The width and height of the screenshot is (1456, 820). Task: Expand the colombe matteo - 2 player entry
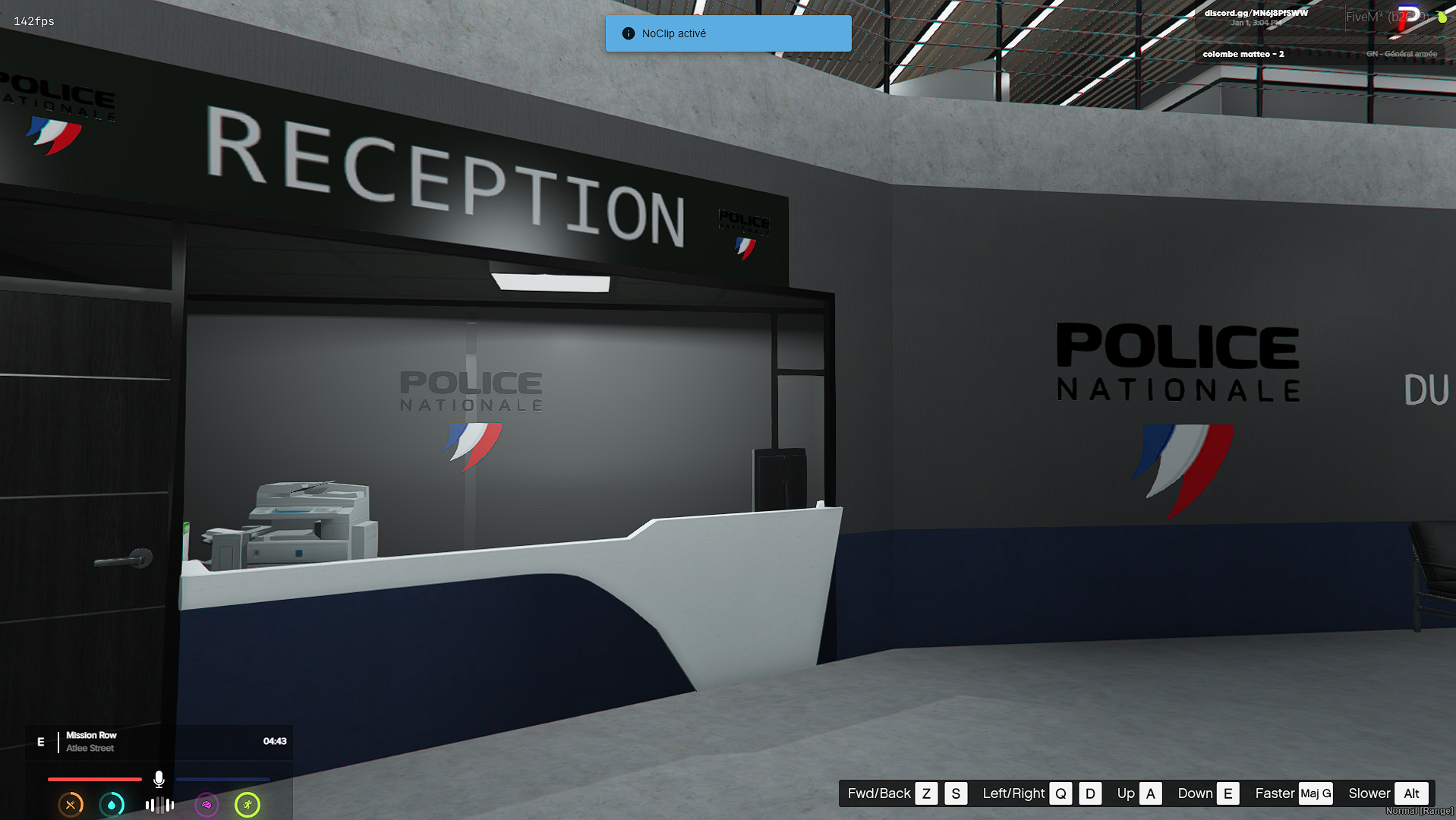pyautogui.click(x=1243, y=54)
